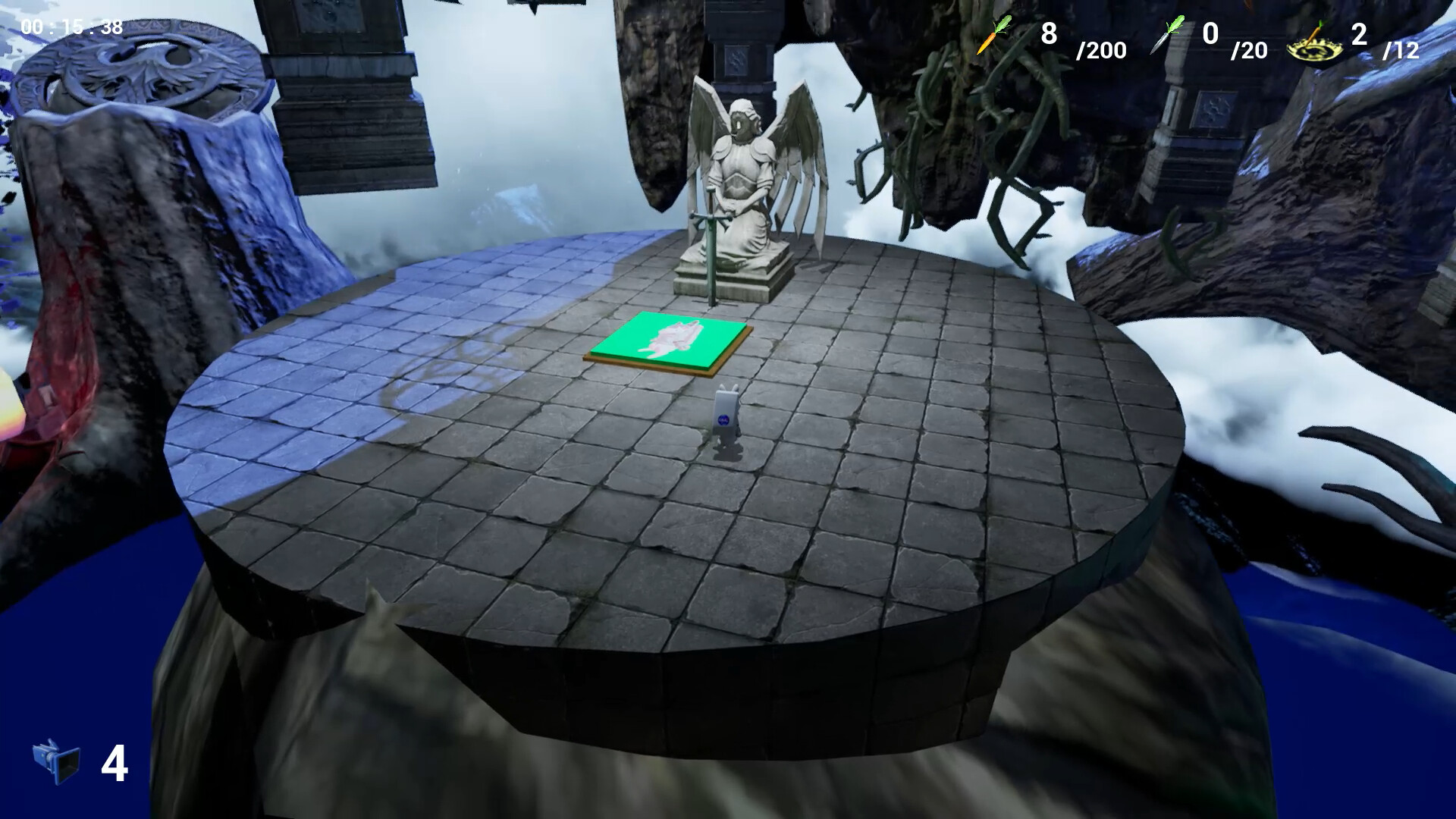Select the carrot counter icon

point(993,34)
